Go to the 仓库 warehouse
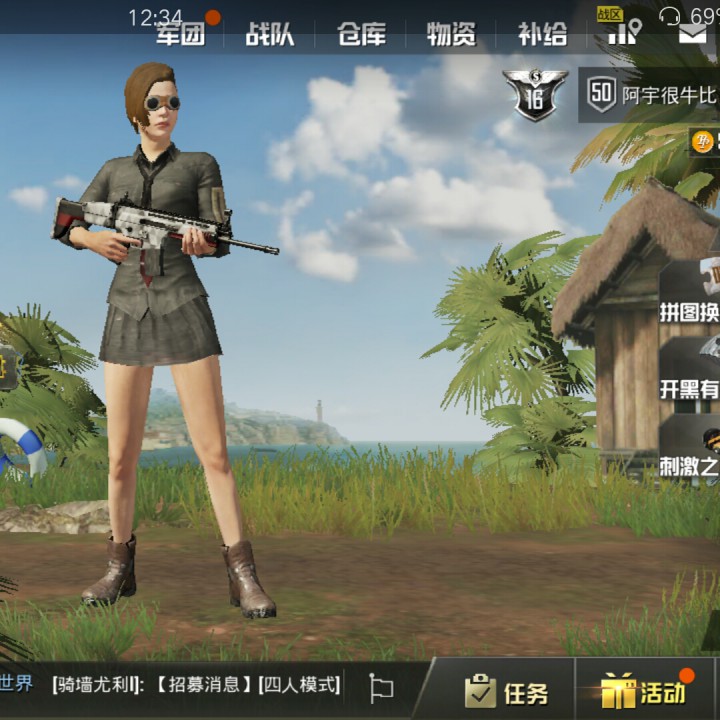This screenshot has width=720, height=720. [x=361, y=35]
